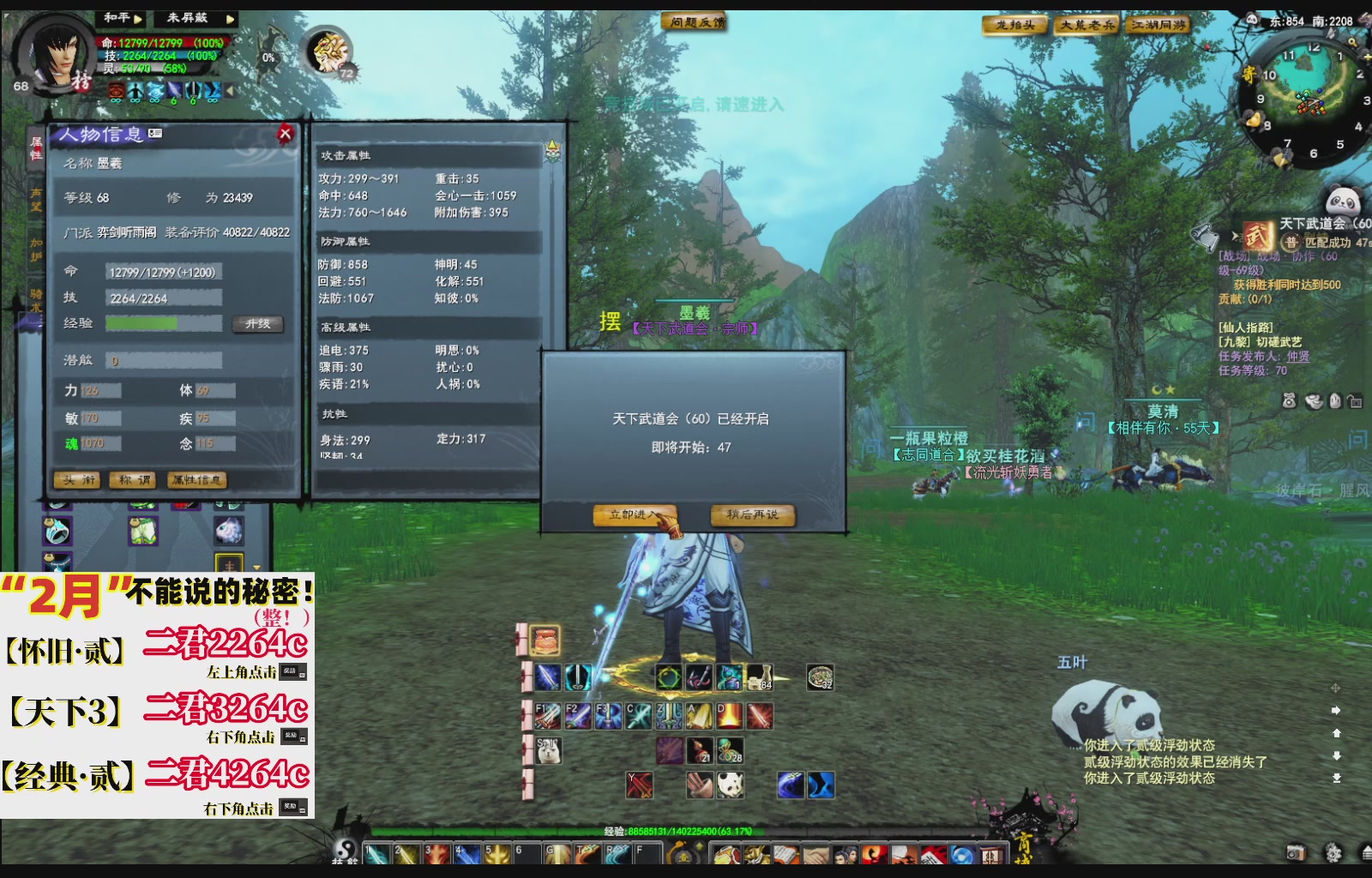Expand the arrow next to 未屏蔽
Viewport: 1372px width, 878px height.
pyautogui.click(x=230, y=20)
